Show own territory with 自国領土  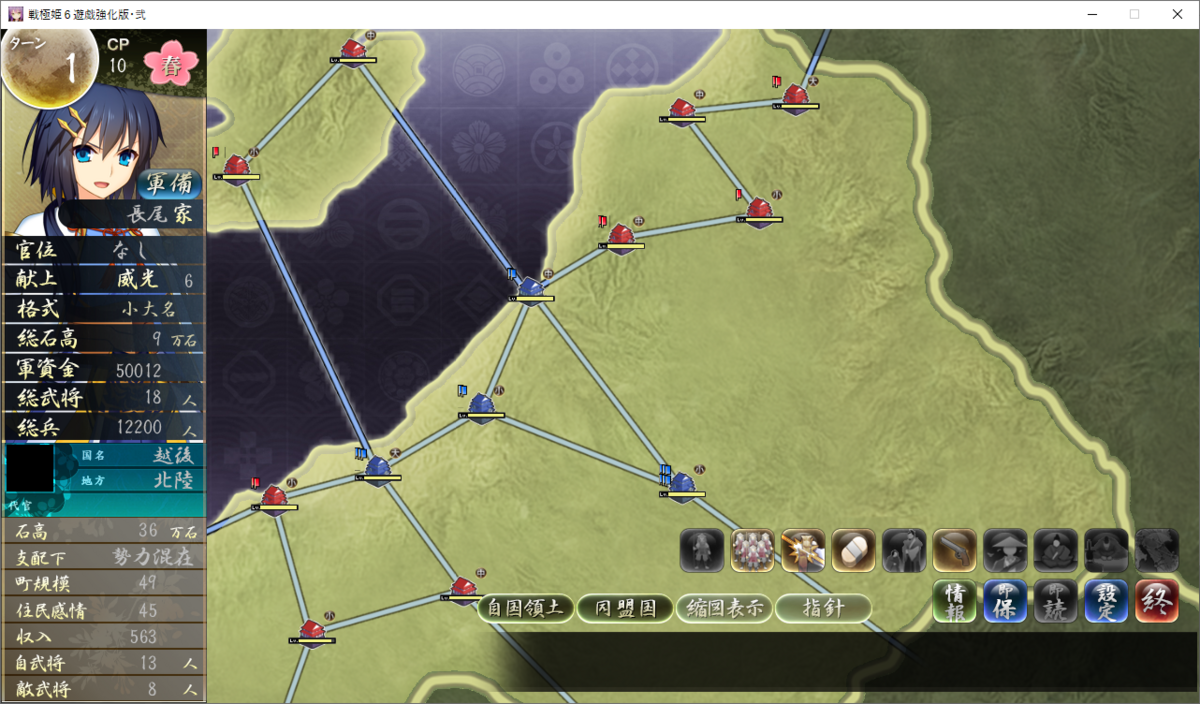(x=526, y=608)
